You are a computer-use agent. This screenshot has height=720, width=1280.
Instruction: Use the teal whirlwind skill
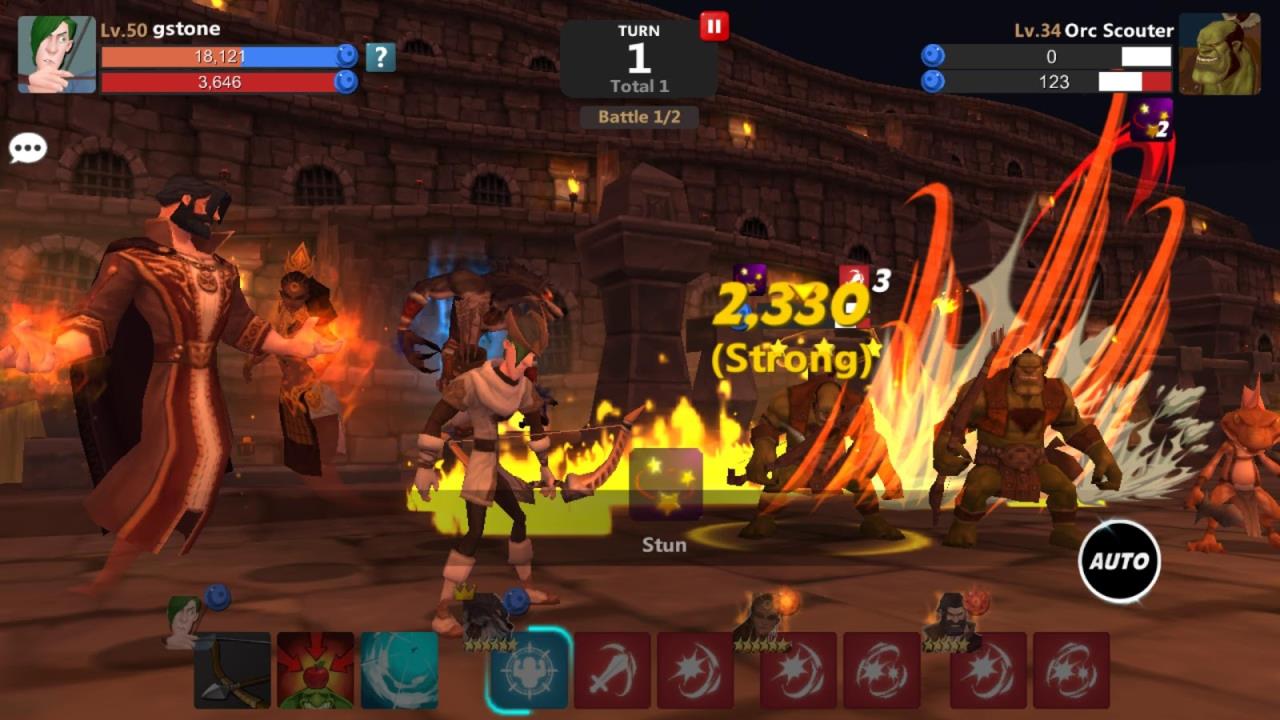pos(399,670)
